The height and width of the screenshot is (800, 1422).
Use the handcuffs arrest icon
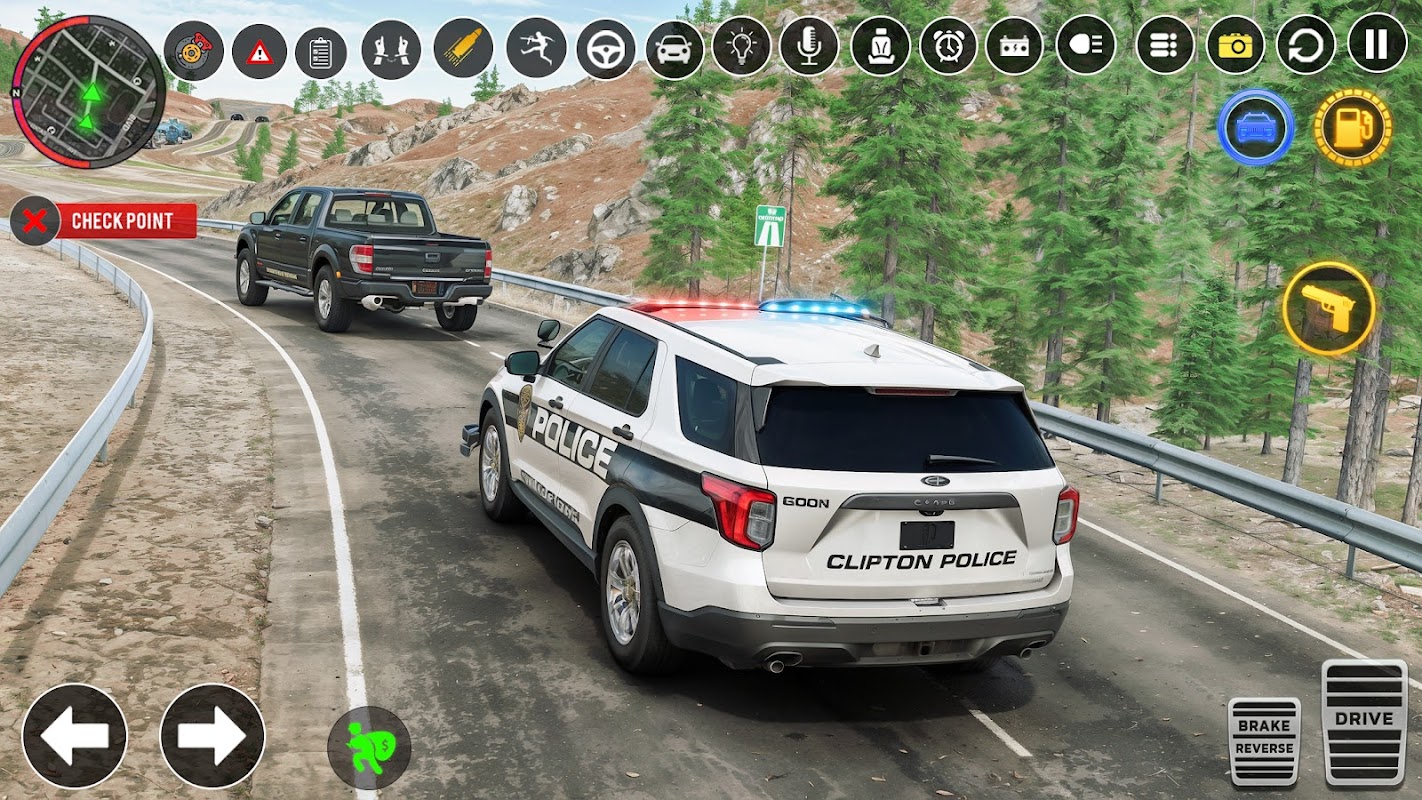coord(390,50)
